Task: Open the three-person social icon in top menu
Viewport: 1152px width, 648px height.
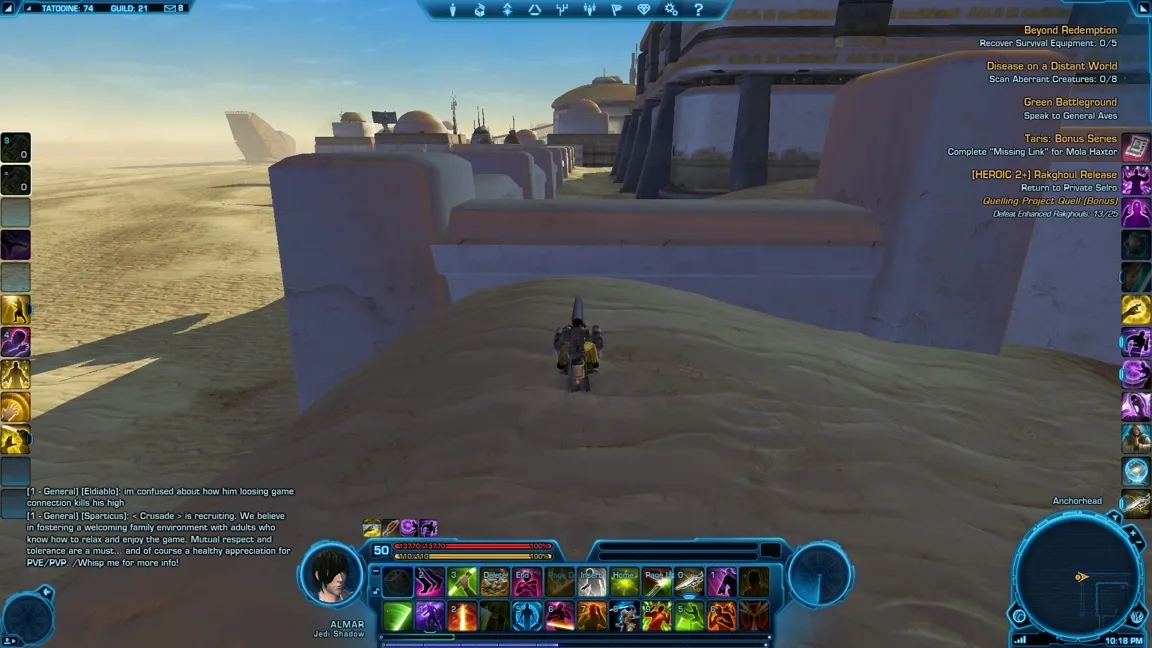Action: tap(589, 10)
